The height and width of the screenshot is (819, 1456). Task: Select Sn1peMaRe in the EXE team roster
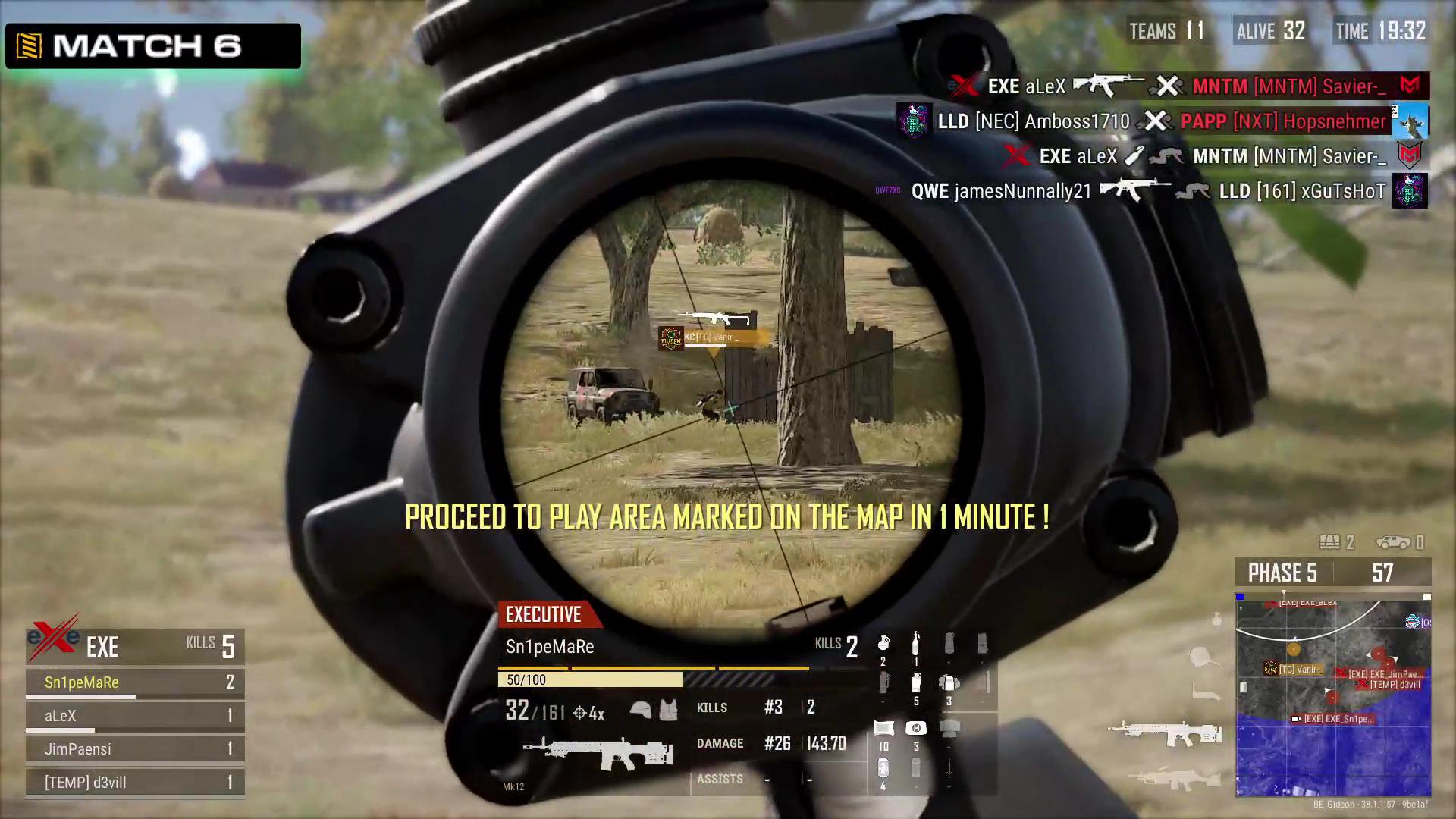(x=82, y=682)
